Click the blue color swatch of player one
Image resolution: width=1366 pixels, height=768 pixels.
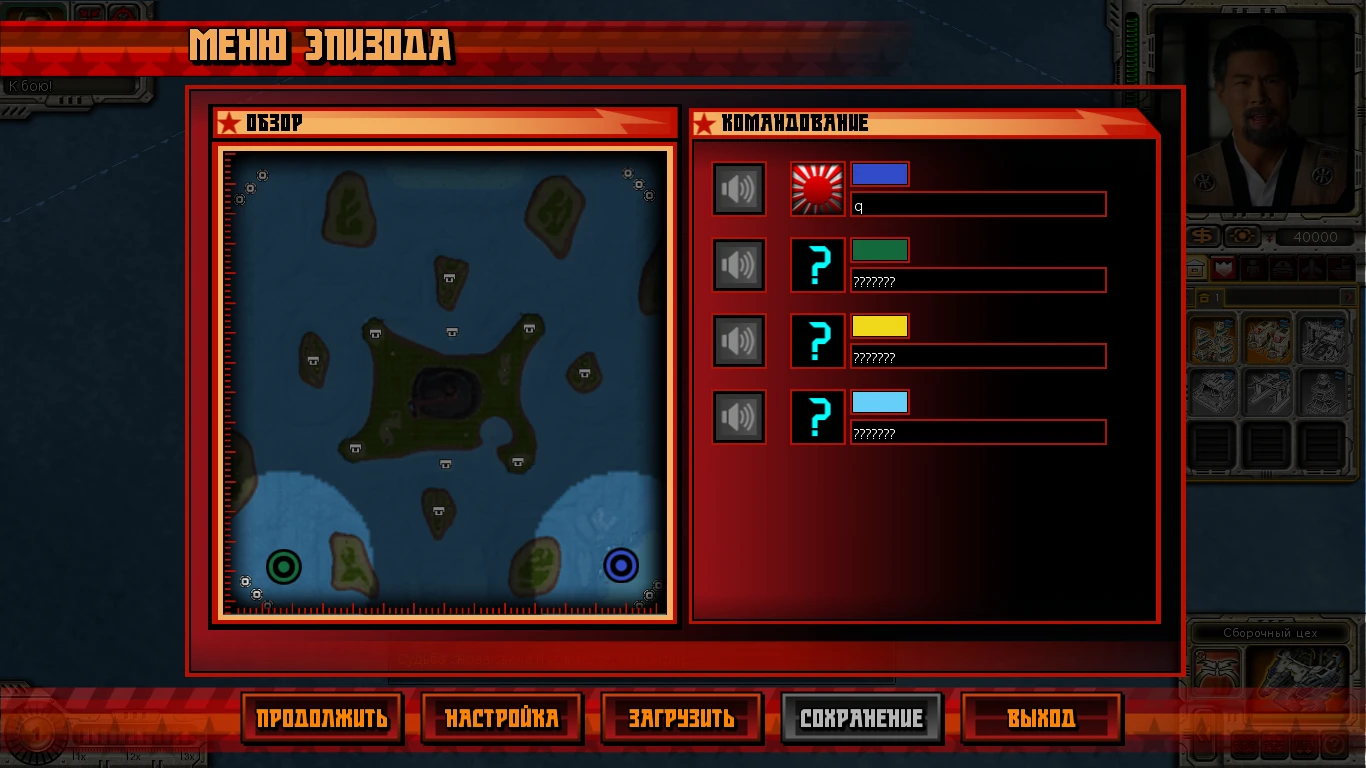(881, 173)
